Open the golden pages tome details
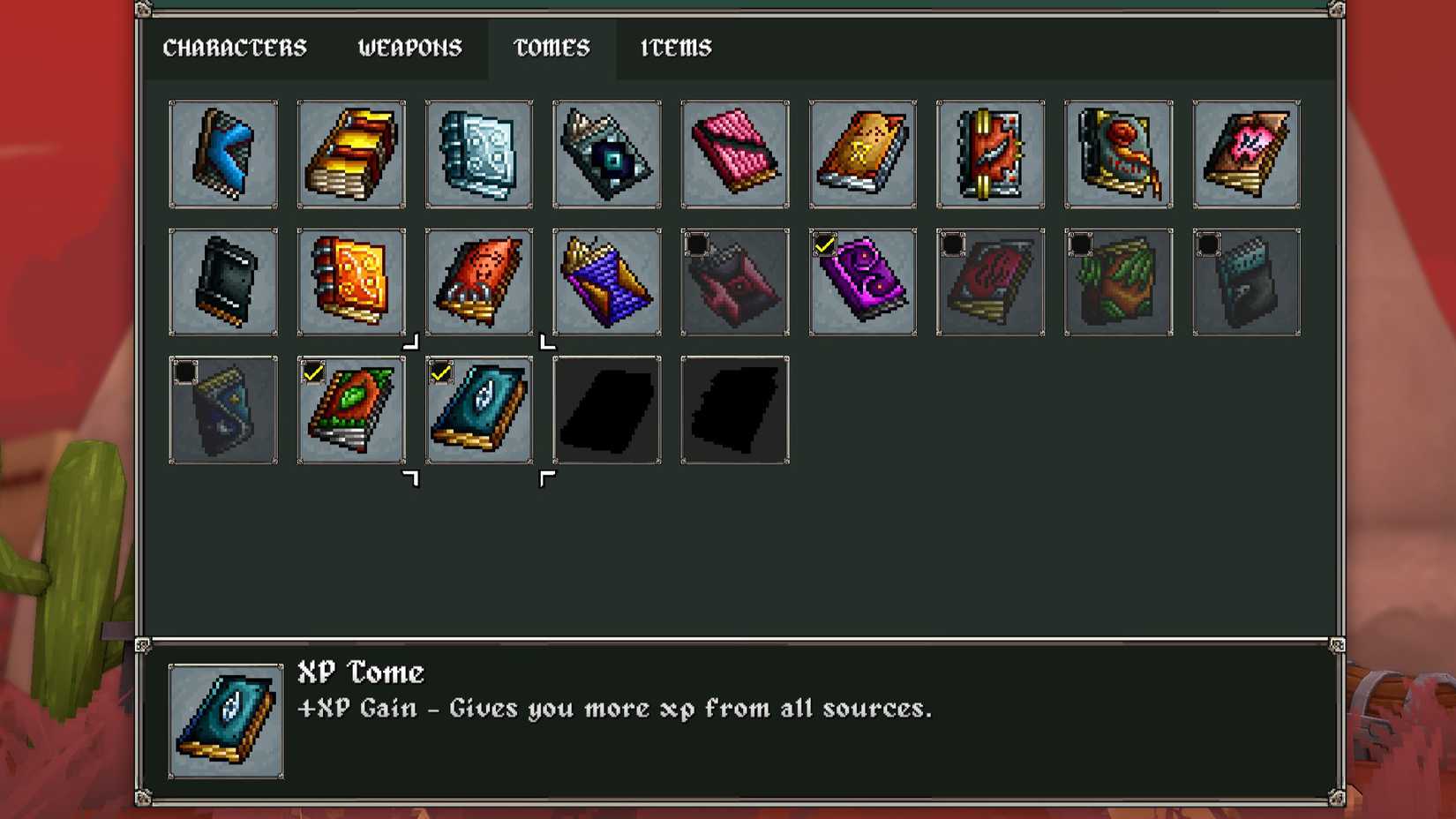Screen dimensions: 1456x819 coord(351,154)
